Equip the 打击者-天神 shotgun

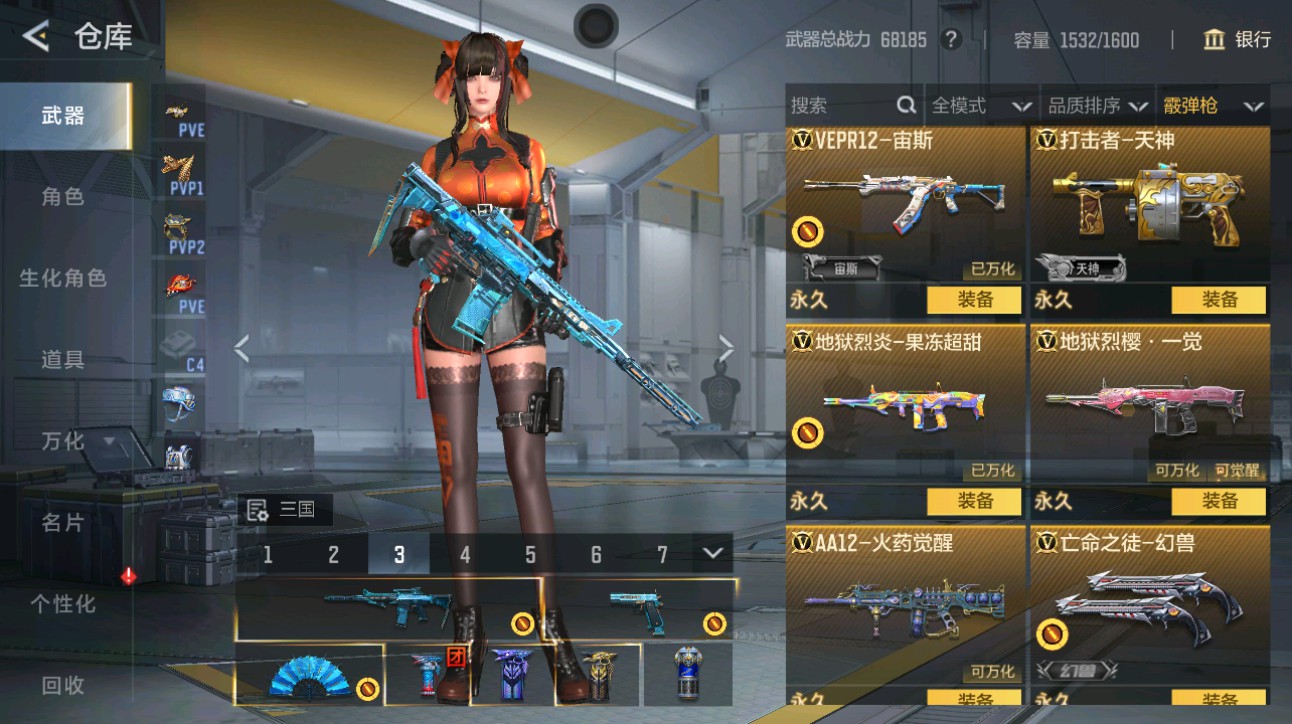1219,299
